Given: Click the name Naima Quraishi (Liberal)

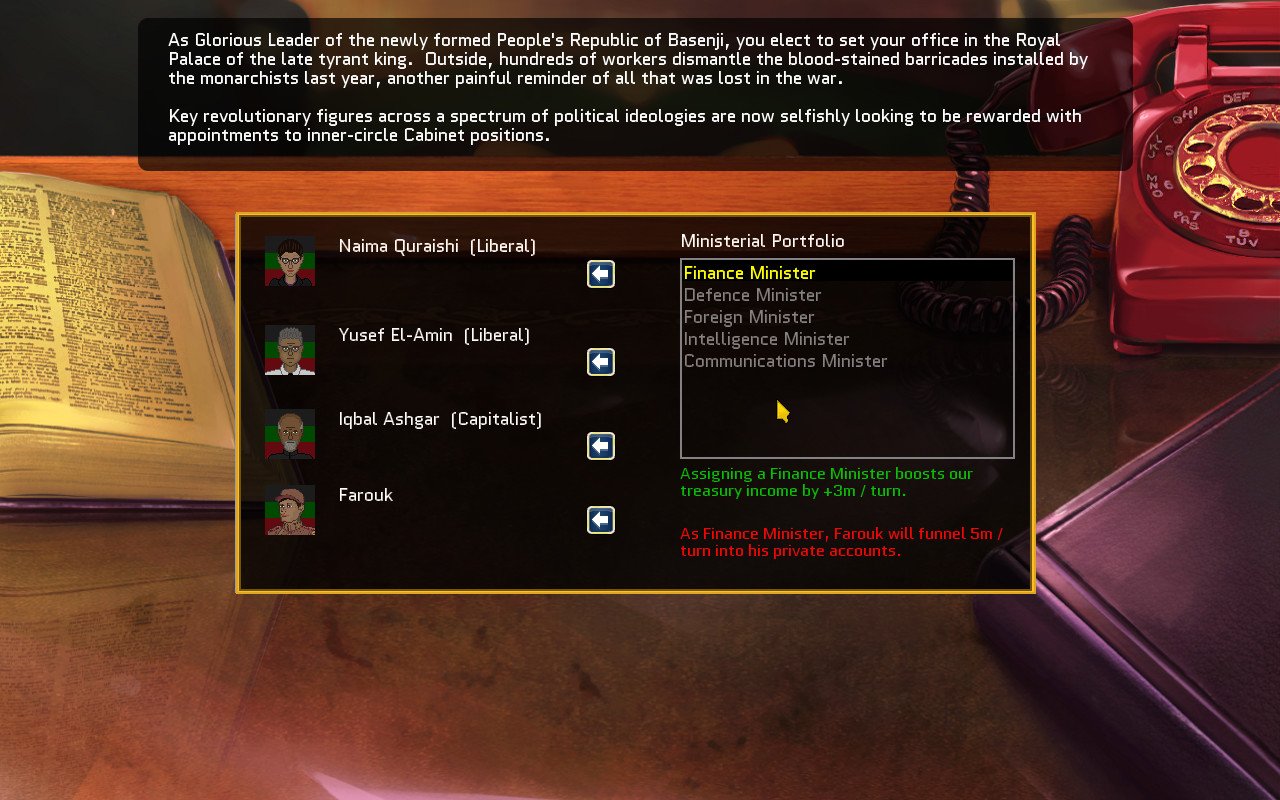Looking at the screenshot, I should coord(437,246).
